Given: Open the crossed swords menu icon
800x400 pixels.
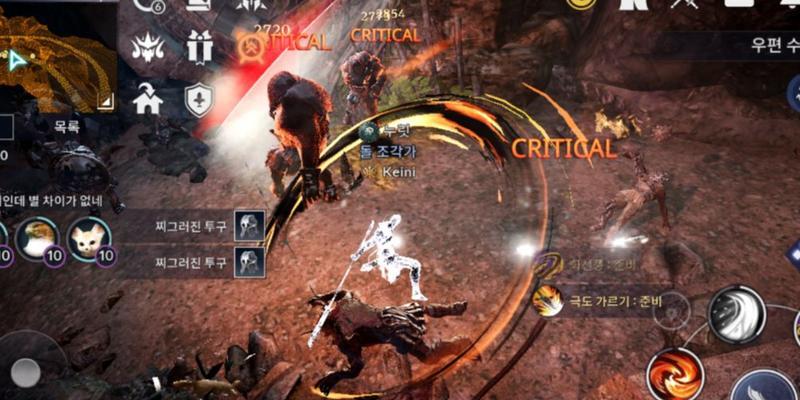Looking at the screenshot, I should point(686,5).
